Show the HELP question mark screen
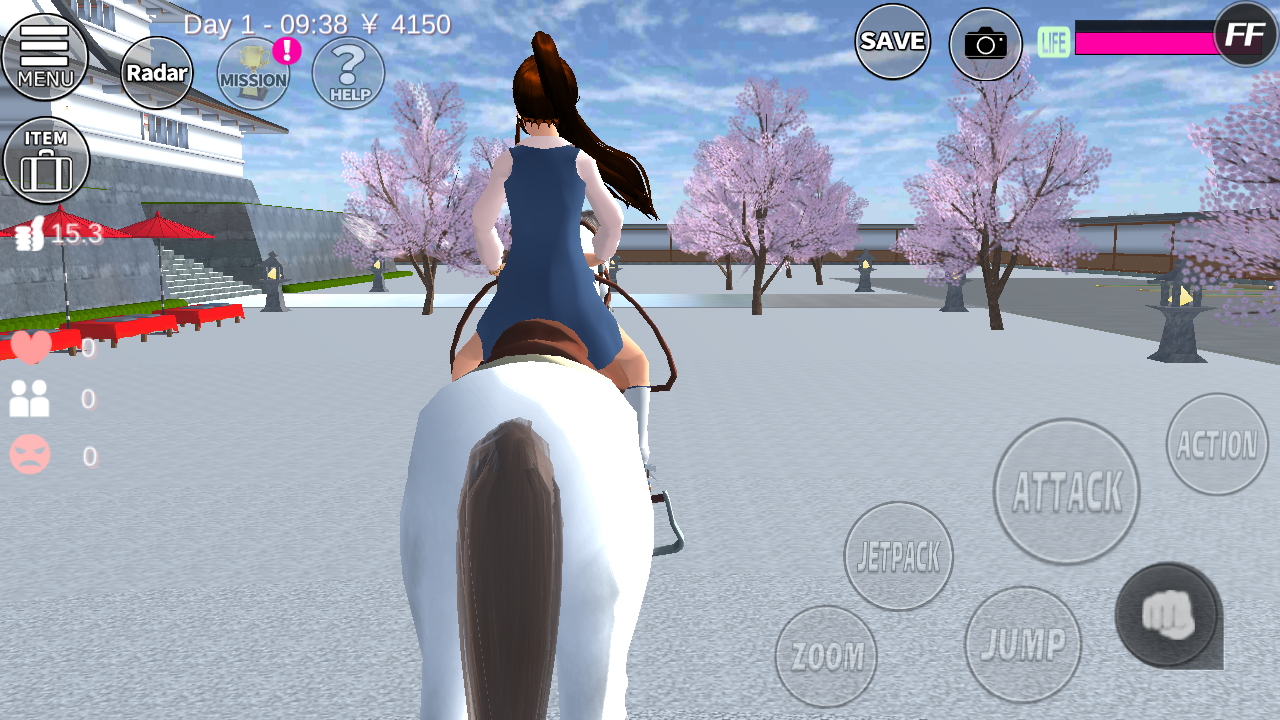 [x=348, y=73]
